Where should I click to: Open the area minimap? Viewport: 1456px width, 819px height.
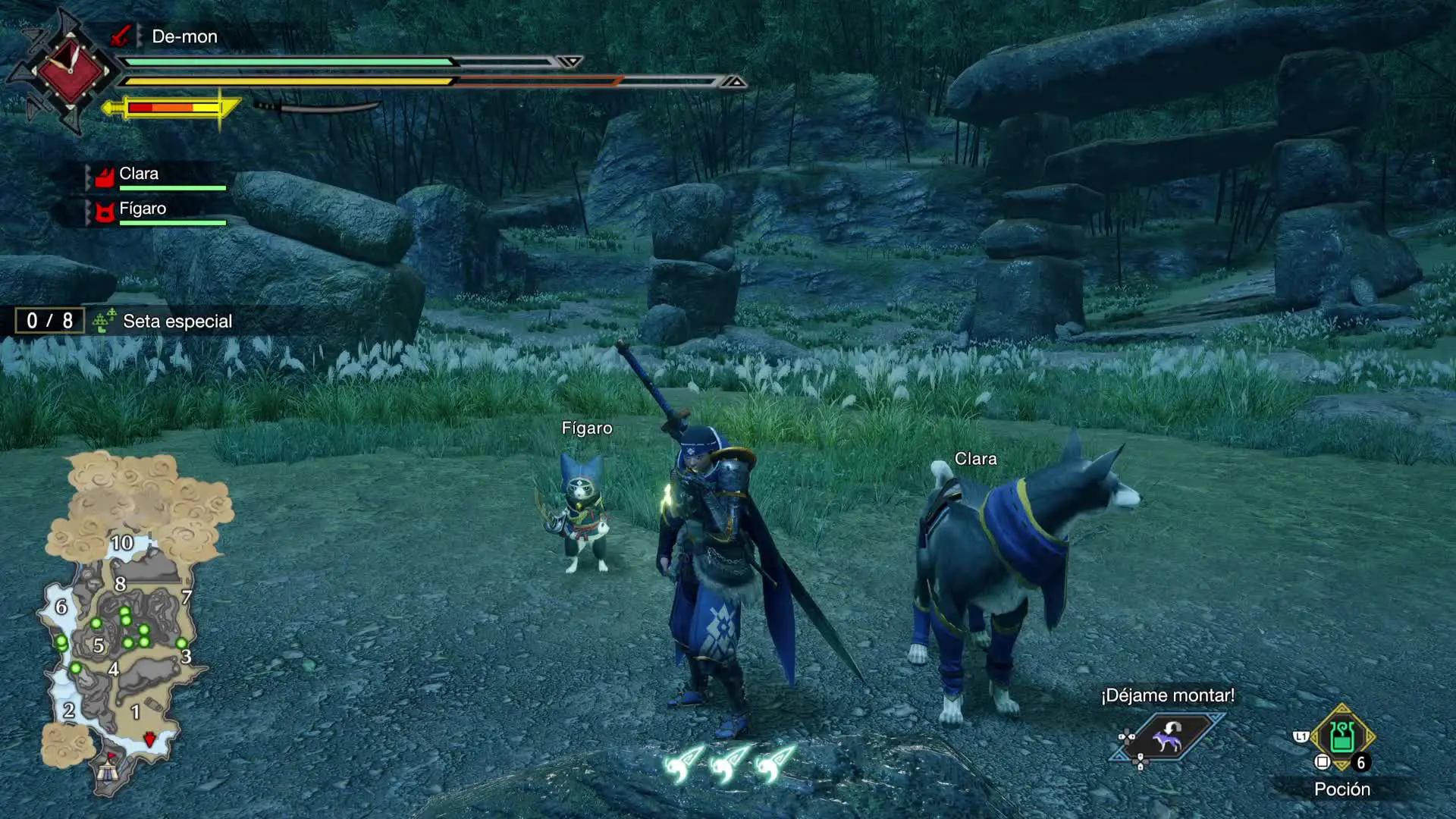point(125,622)
